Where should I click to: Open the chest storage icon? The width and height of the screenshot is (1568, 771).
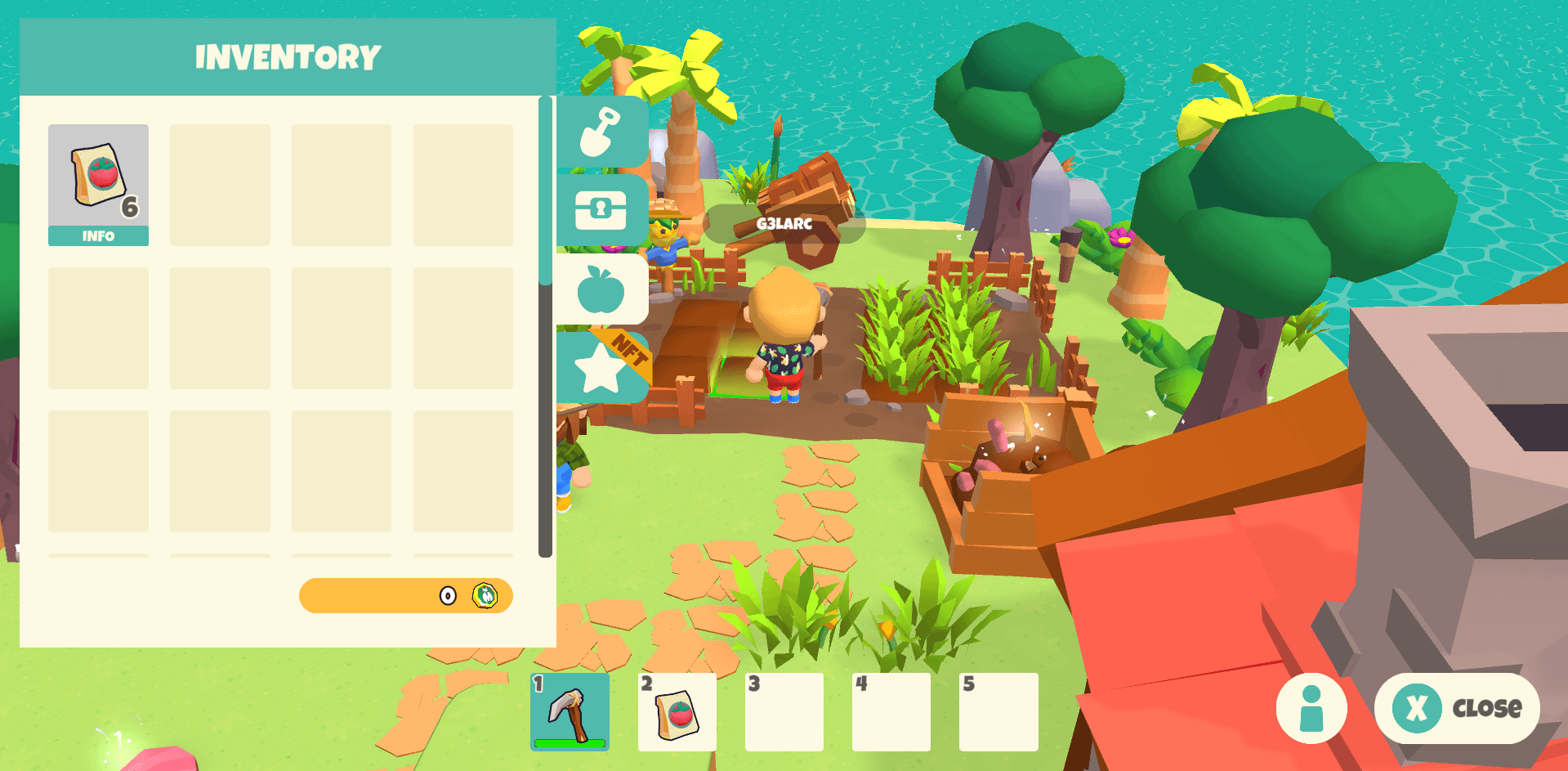[602, 210]
